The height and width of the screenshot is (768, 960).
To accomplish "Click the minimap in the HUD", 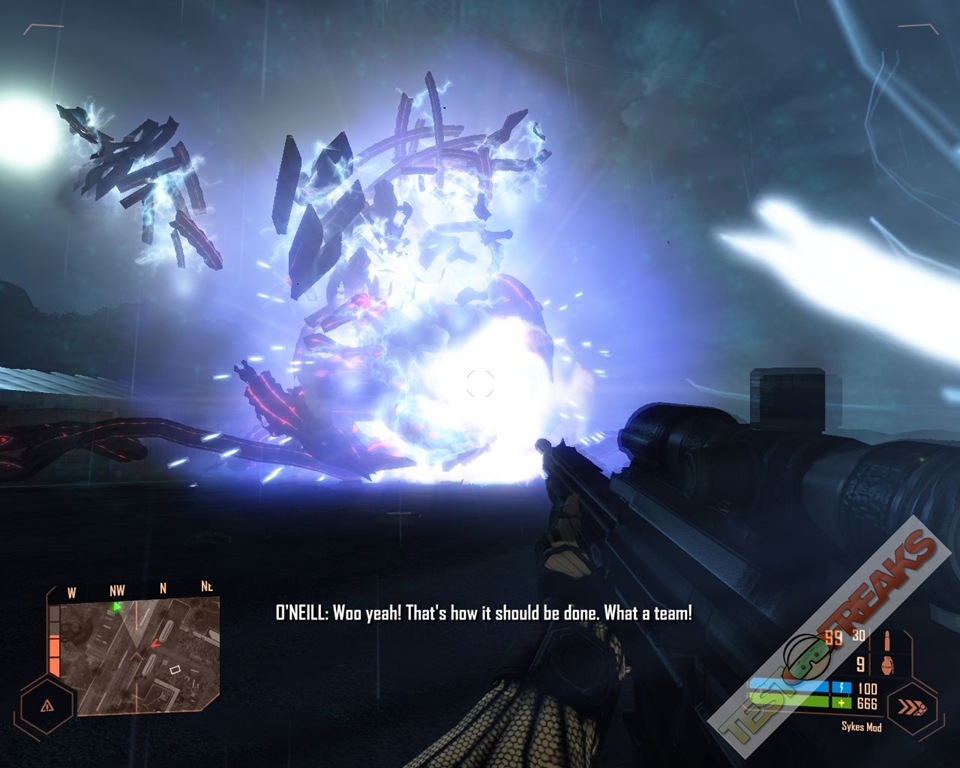I will coord(141,657).
